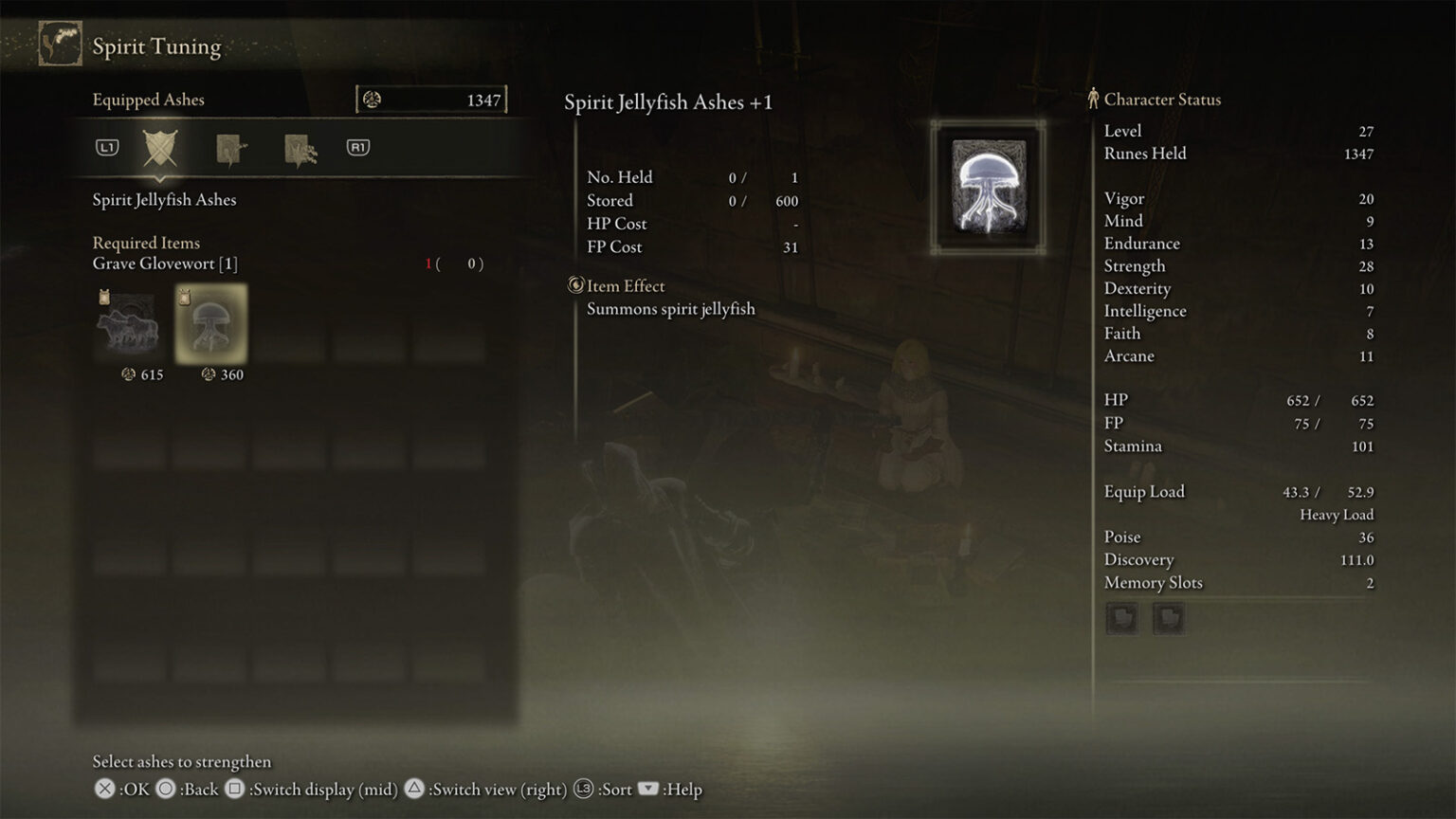Click the first Memory Slot pouch icon
This screenshot has height=819, width=1456.
point(1121,617)
